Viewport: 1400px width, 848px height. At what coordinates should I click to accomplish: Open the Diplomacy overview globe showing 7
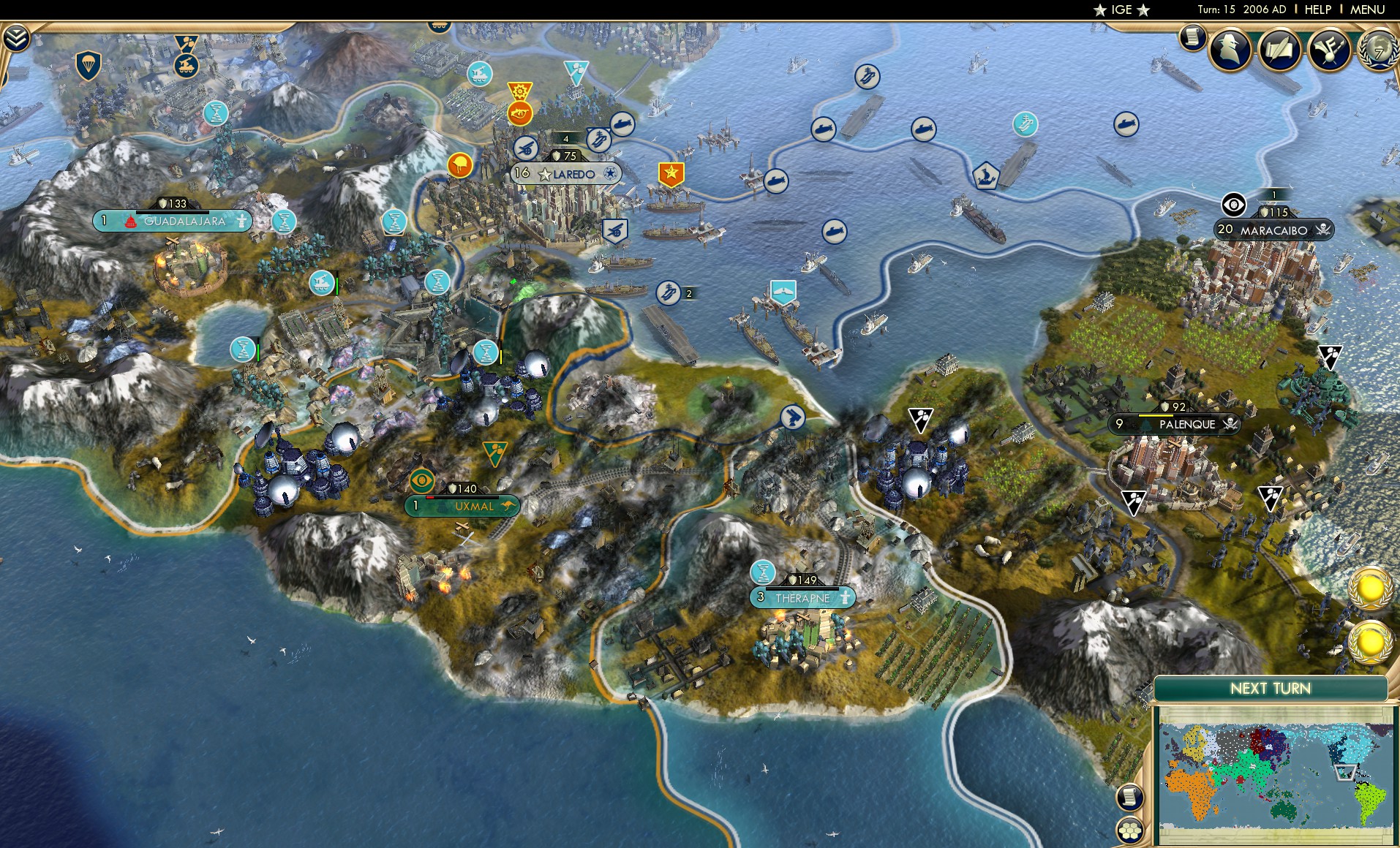[1378, 51]
